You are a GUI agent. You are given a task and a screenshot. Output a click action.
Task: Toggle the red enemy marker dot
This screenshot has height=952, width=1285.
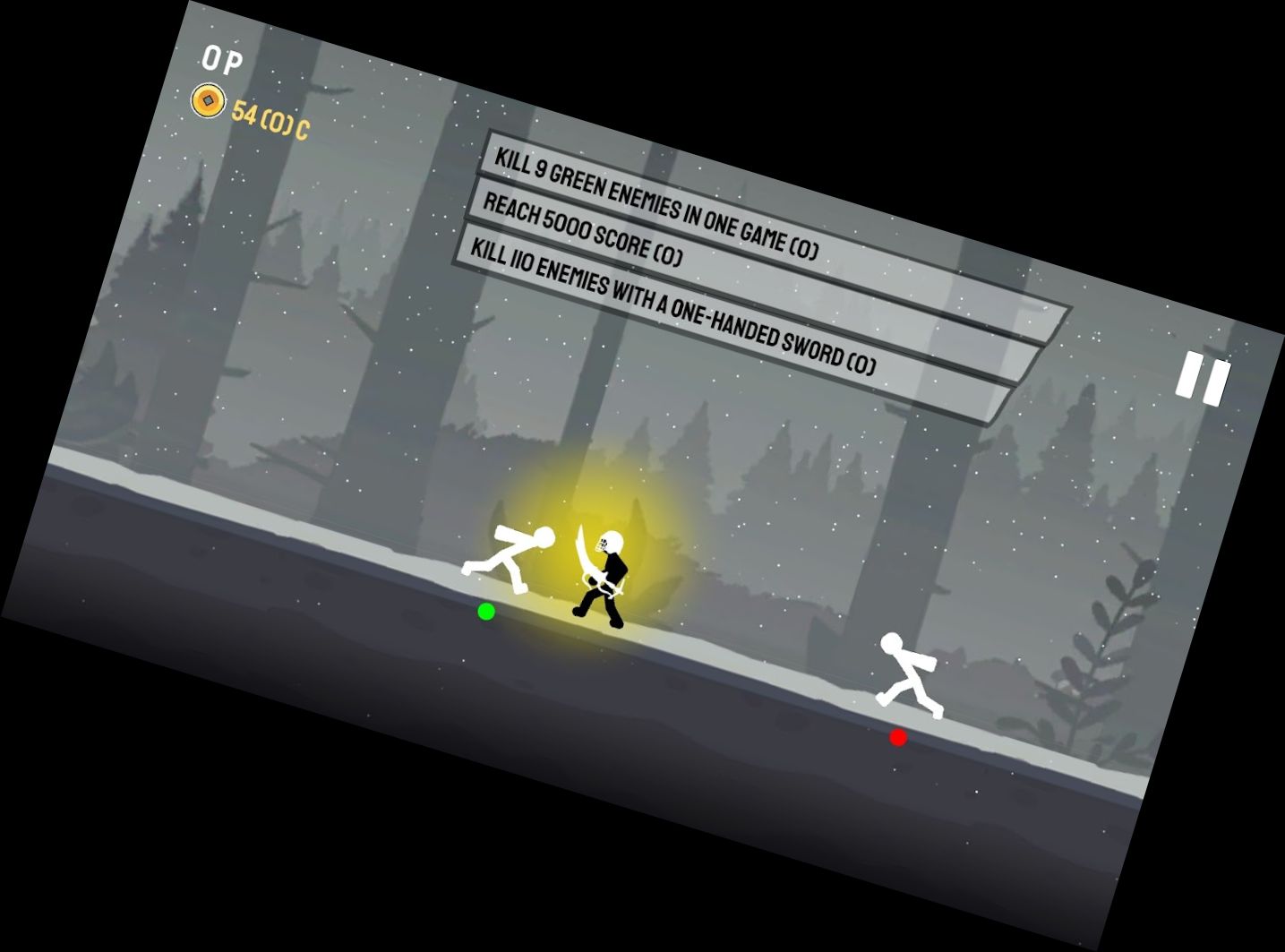pos(898,737)
